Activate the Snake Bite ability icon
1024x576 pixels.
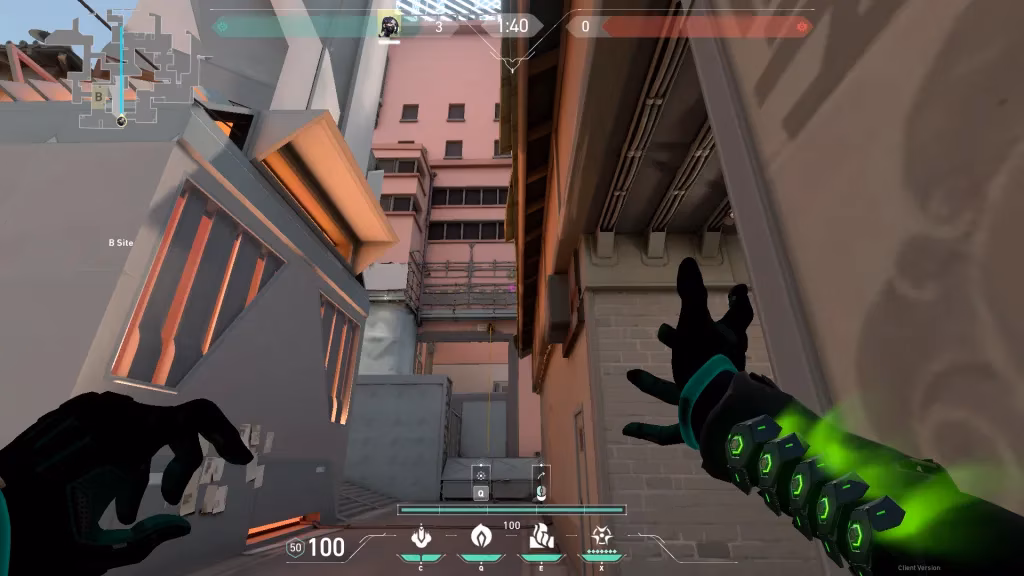click(x=420, y=537)
